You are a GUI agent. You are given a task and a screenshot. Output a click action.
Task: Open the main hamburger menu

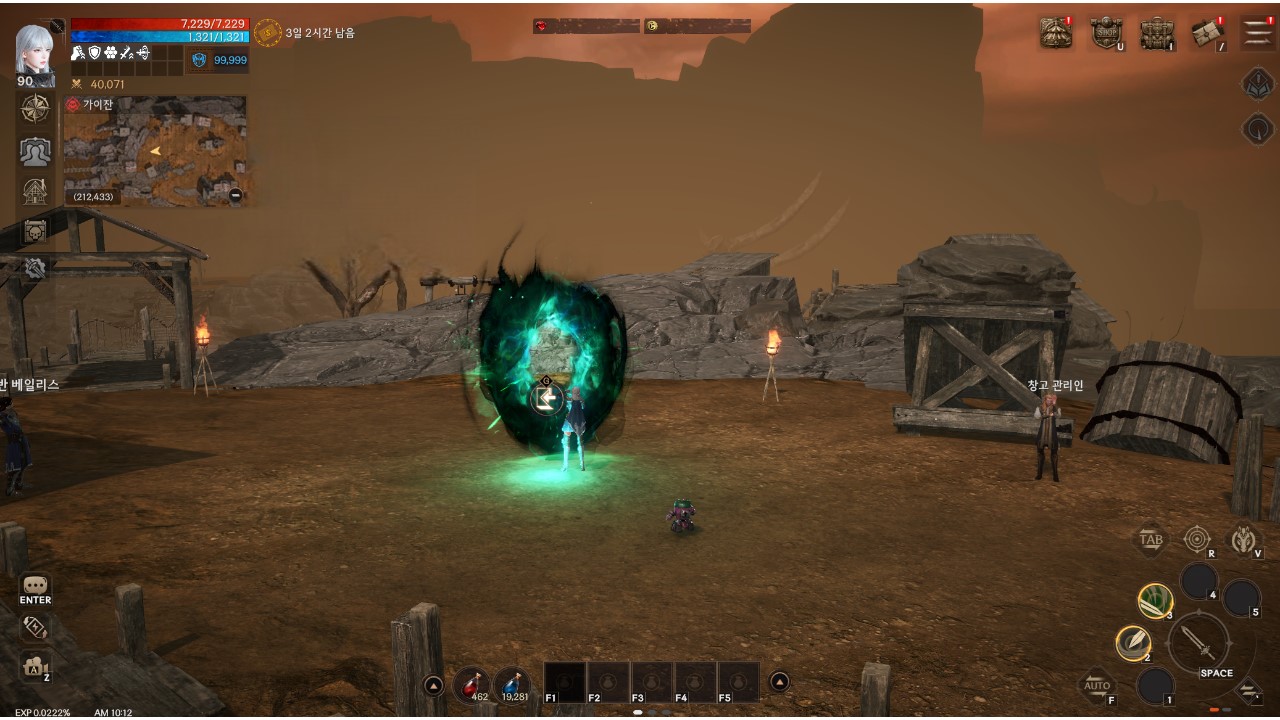(1258, 33)
